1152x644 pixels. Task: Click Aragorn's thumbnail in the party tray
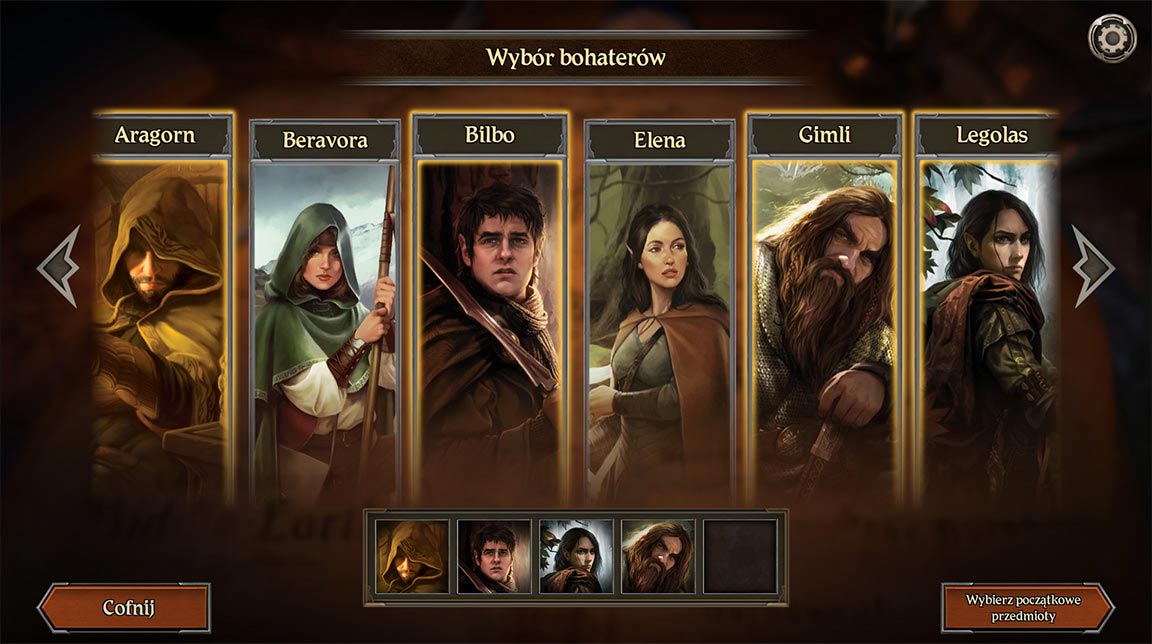[412, 556]
